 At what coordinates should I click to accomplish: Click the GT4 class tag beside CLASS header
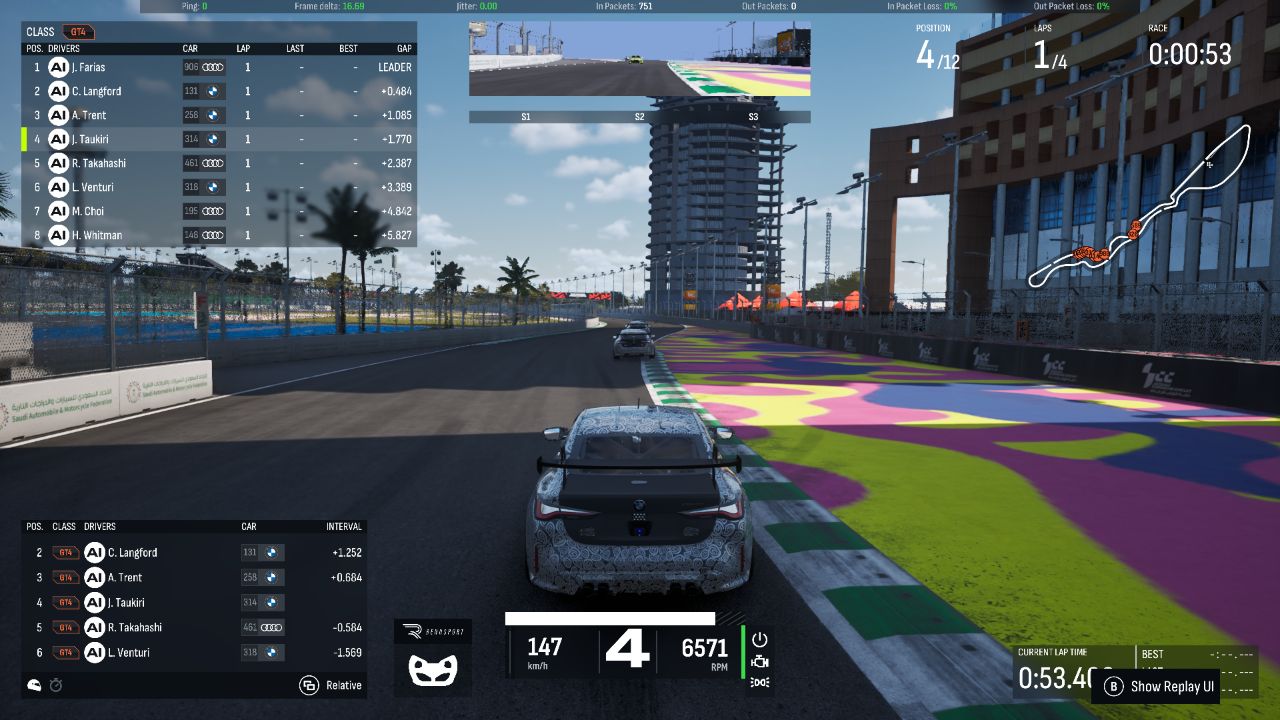coord(77,32)
